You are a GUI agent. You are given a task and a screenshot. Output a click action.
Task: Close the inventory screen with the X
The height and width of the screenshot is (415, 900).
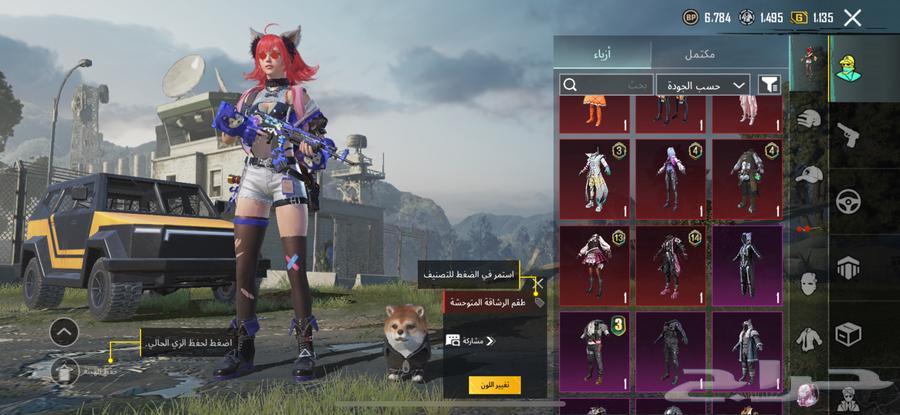coord(852,17)
